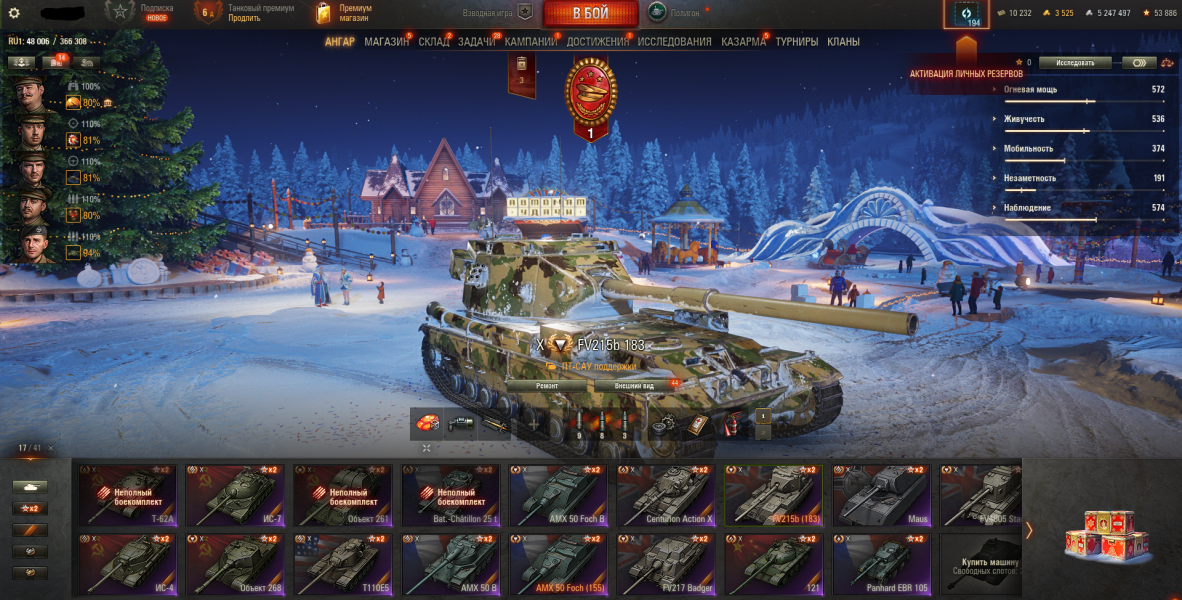1182x600 pixels.
Task: Activate personal reserves icon
Action: click(966, 15)
